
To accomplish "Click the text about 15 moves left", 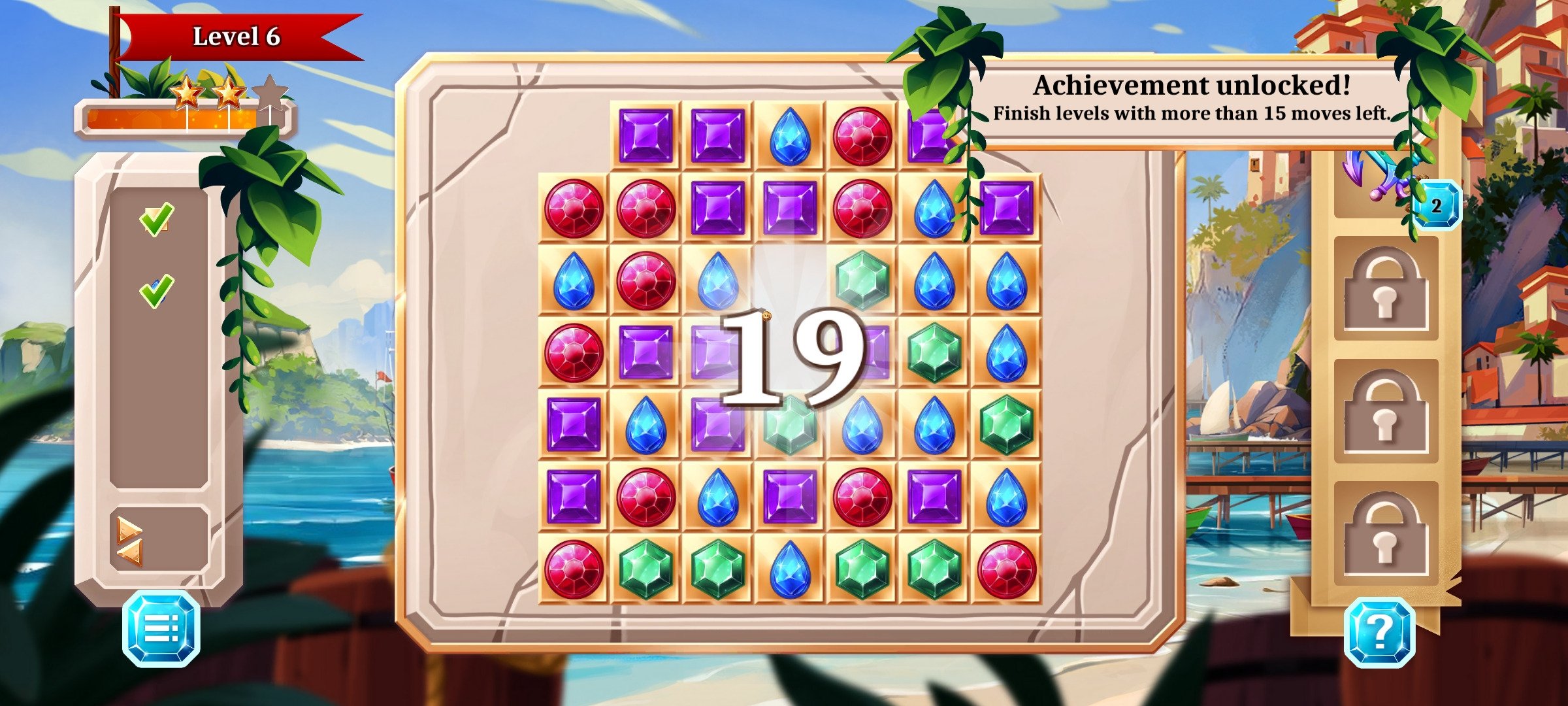I will point(1190,114).
